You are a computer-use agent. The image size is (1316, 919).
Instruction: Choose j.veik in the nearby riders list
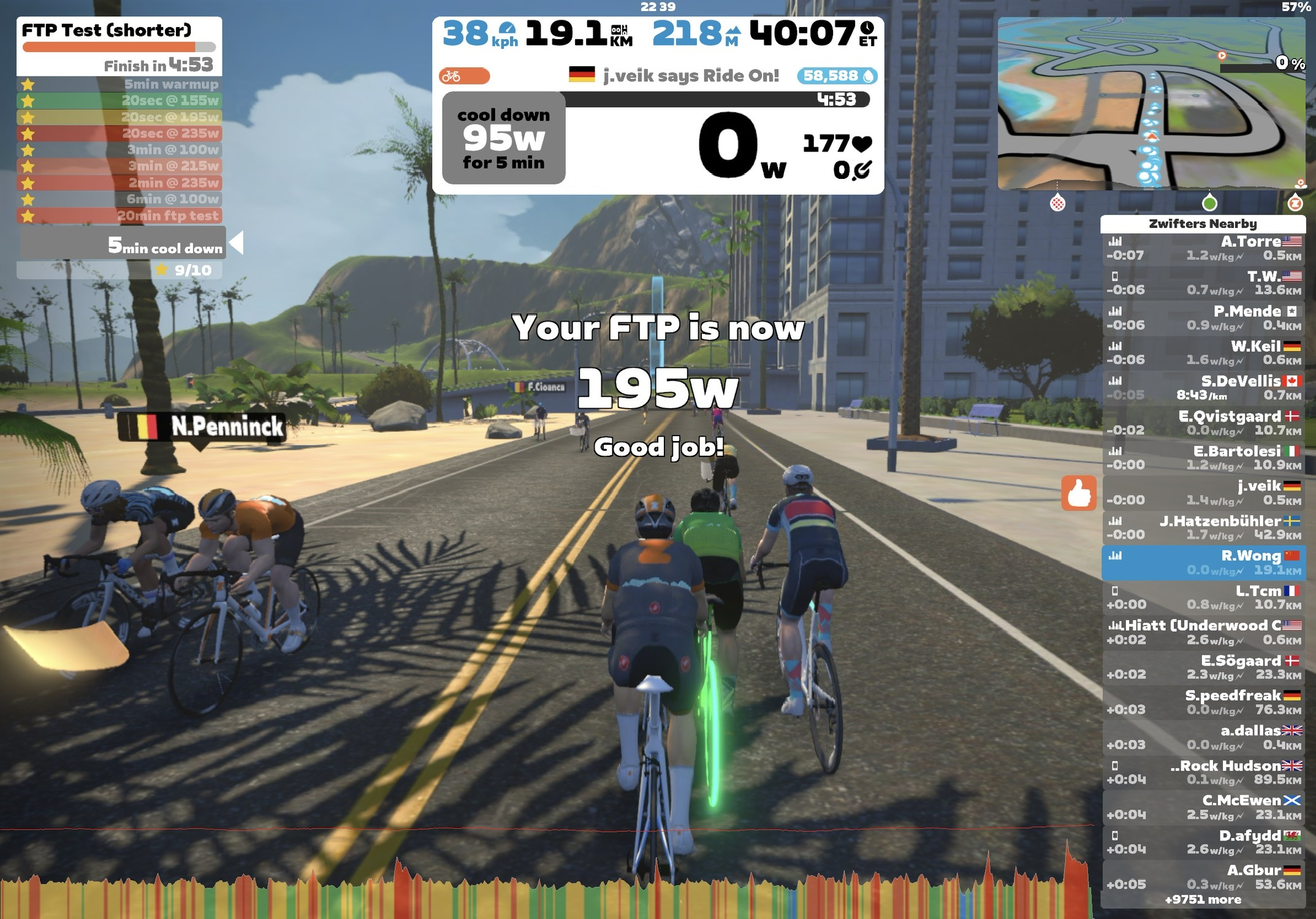tap(1203, 493)
